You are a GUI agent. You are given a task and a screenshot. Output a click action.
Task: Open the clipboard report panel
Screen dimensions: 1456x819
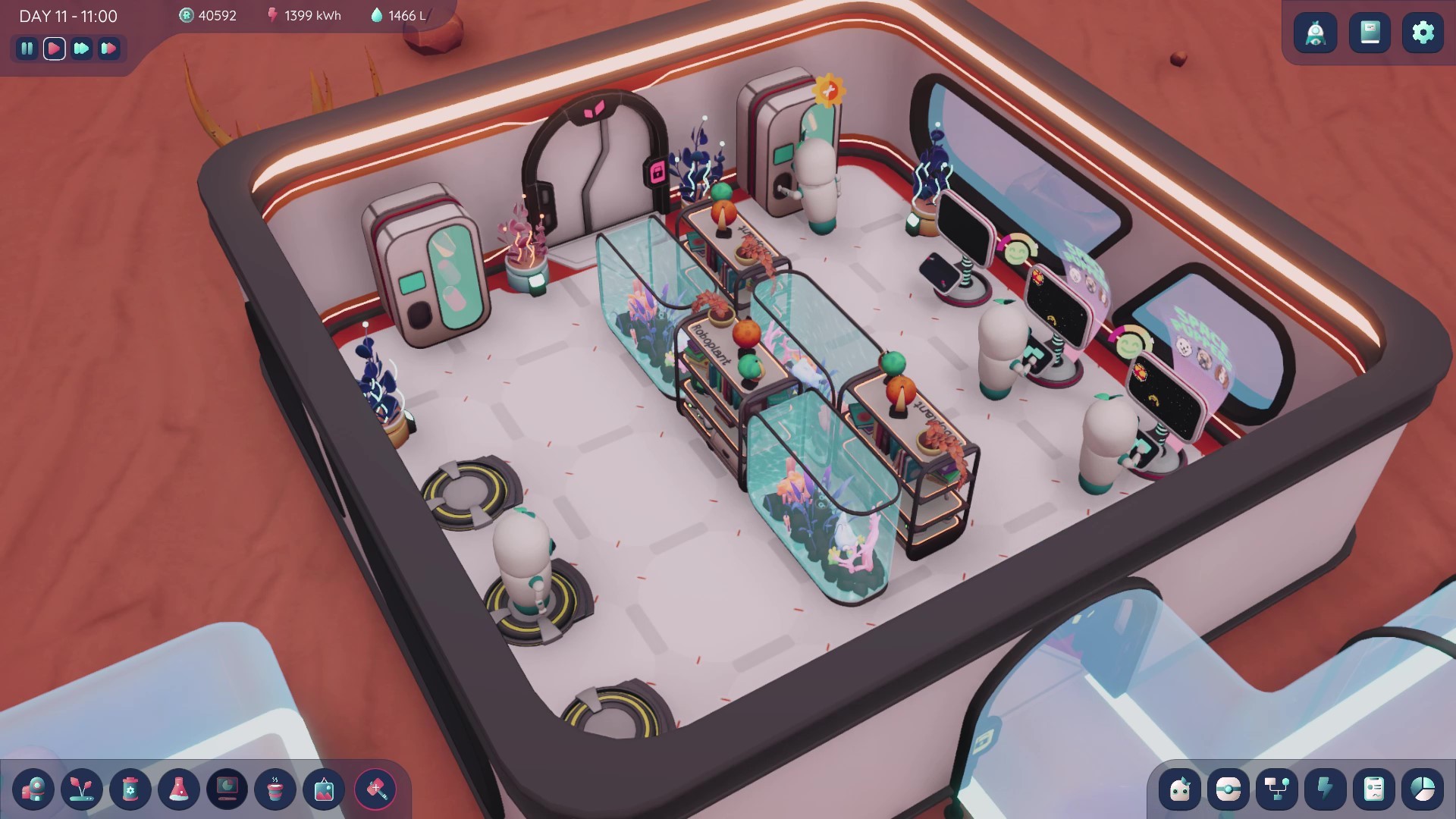[1373, 789]
